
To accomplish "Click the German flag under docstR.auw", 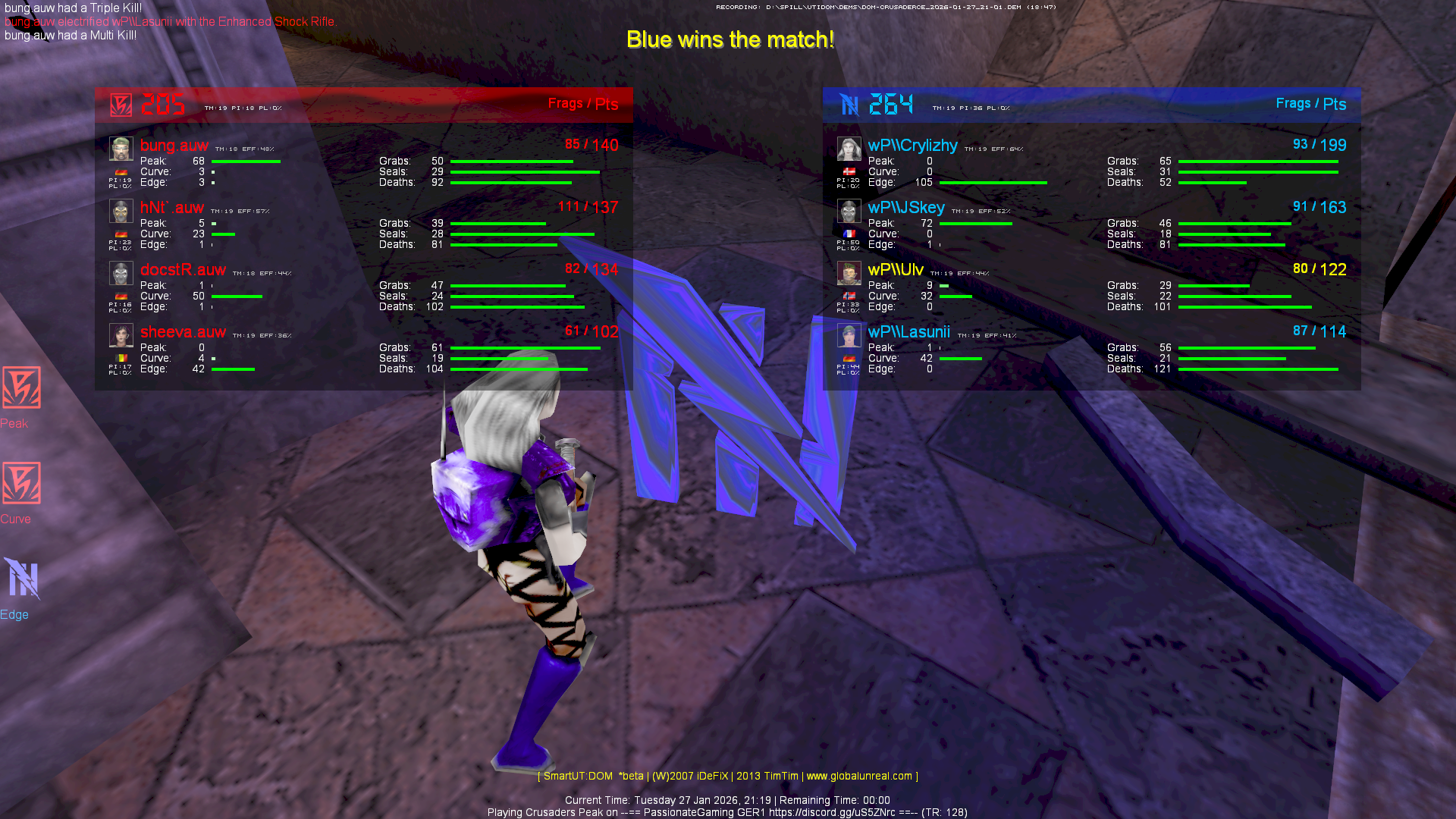I will point(121,295).
